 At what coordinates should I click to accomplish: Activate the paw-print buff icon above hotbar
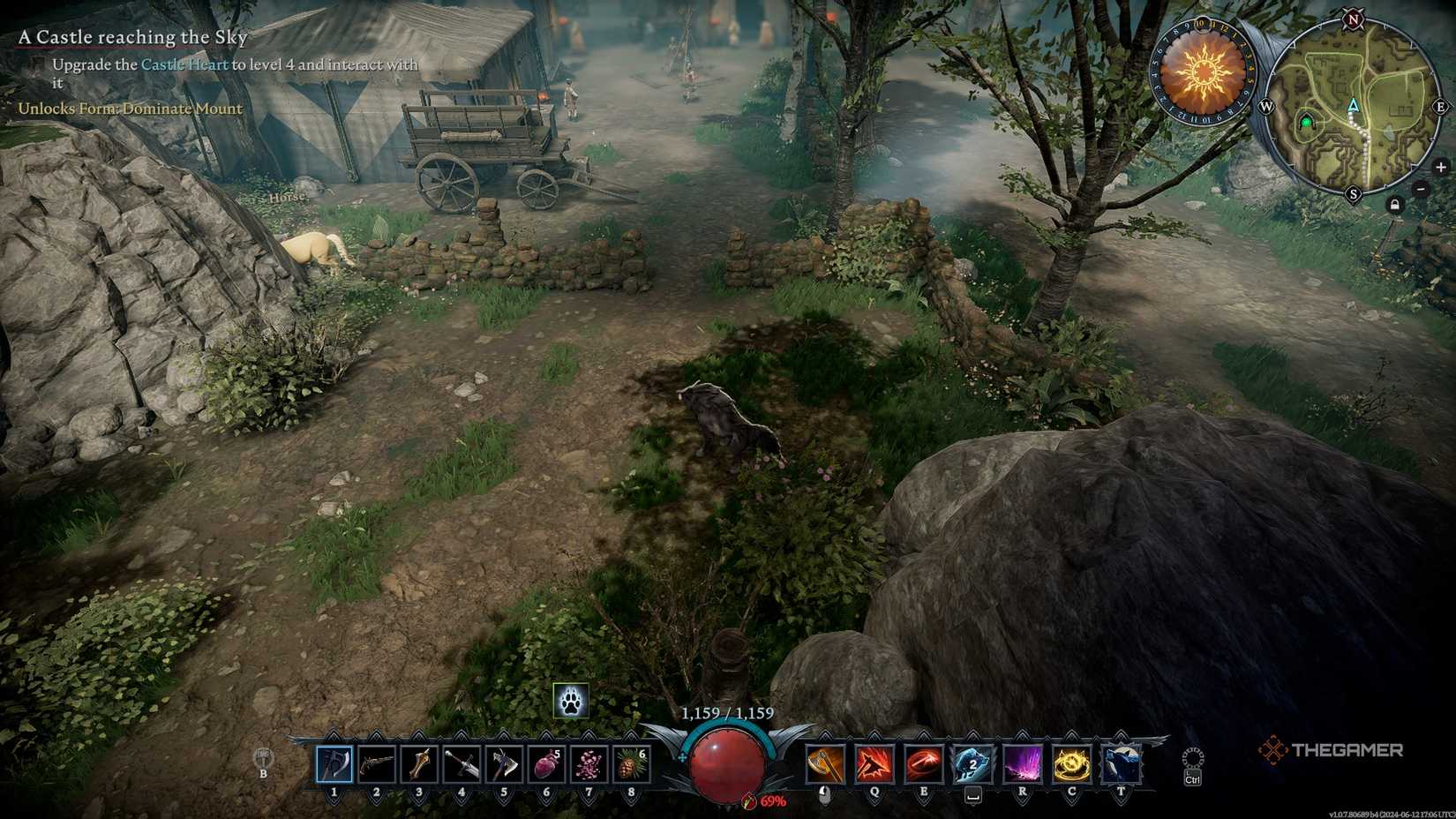[x=570, y=700]
